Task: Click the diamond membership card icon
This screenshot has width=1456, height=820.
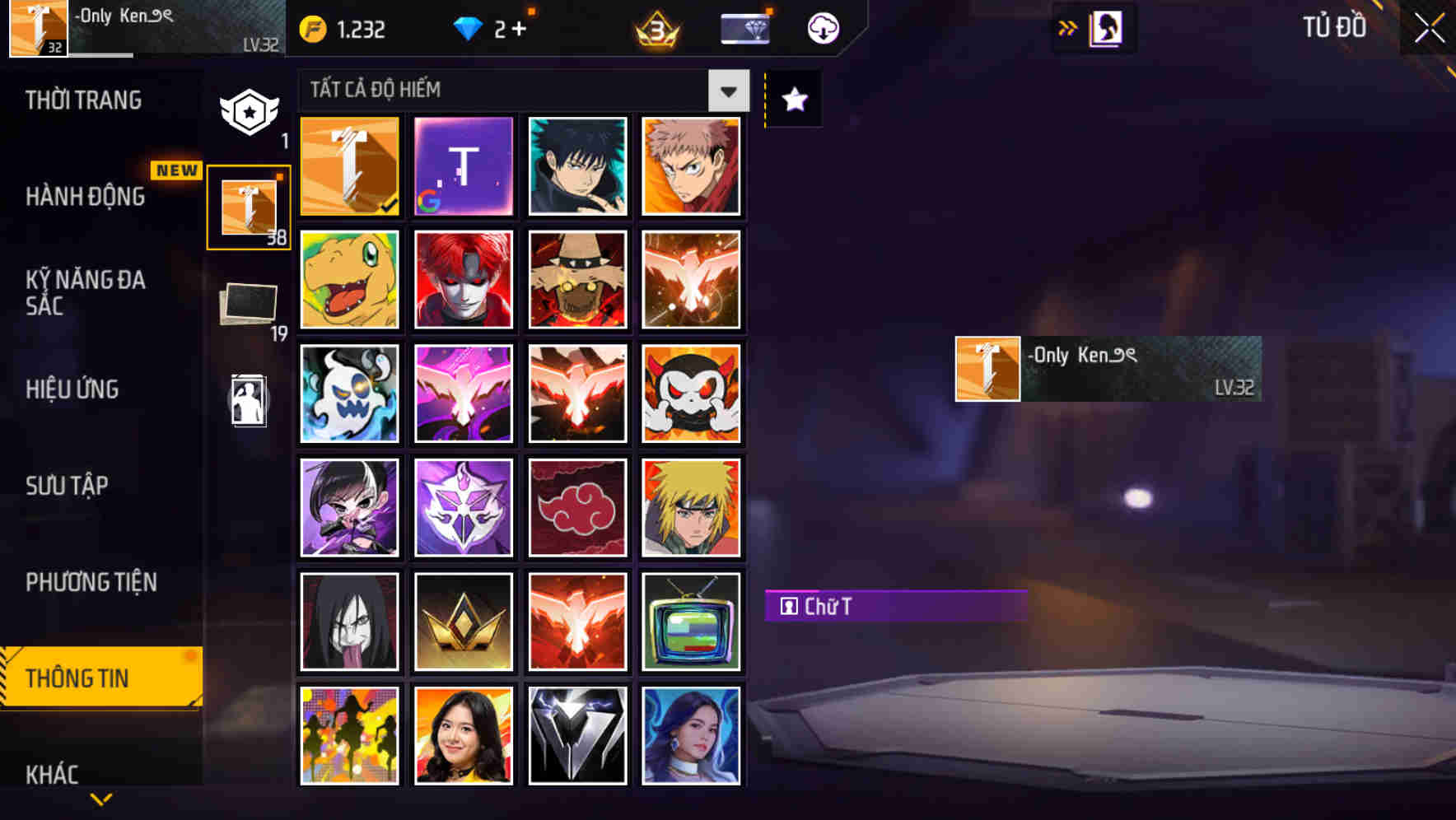Action: click(x=744, y=27)
